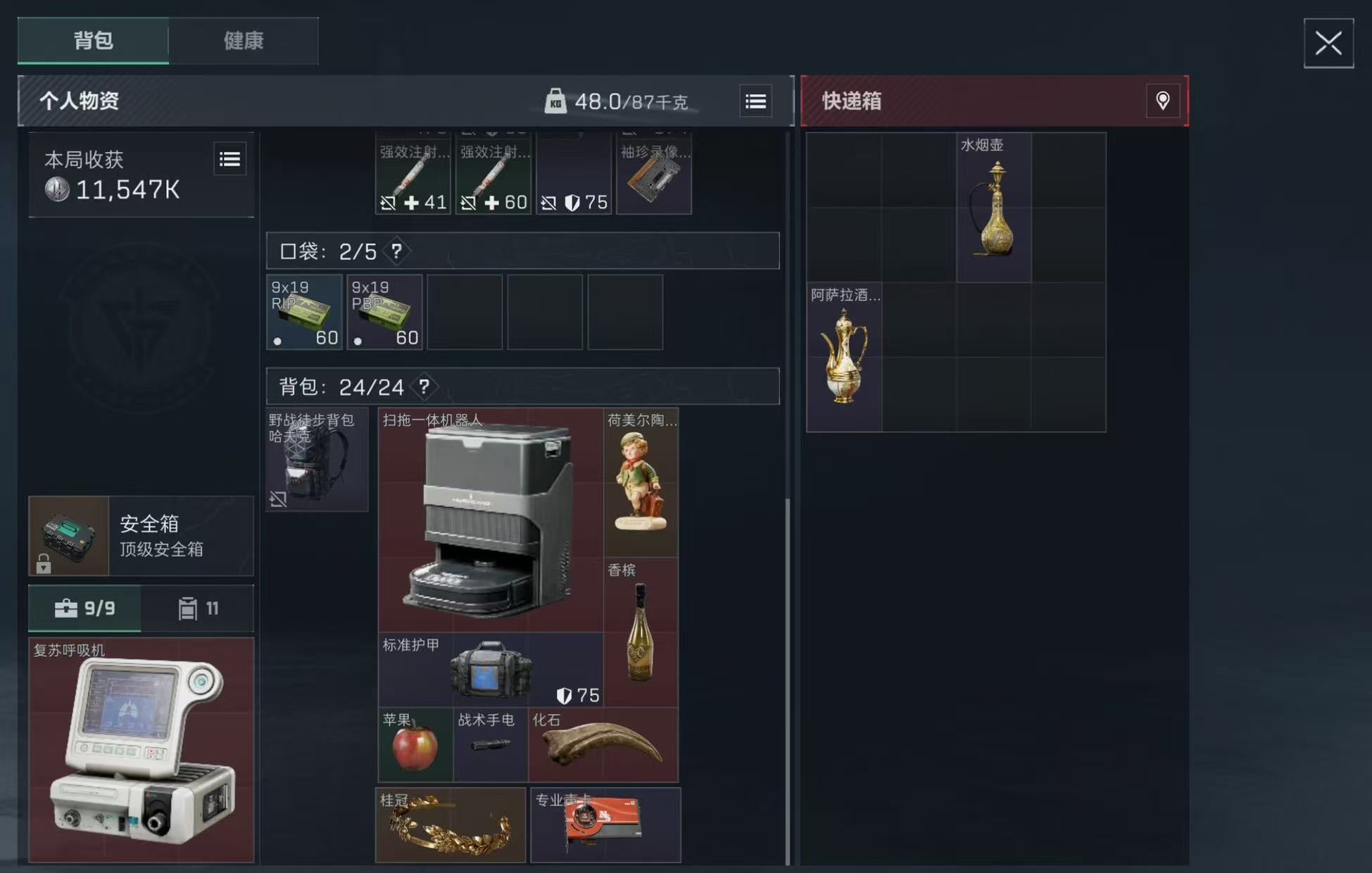
Task: Open the help tooltip beside 口袋 2/5
Action: (x=396, y=251)
